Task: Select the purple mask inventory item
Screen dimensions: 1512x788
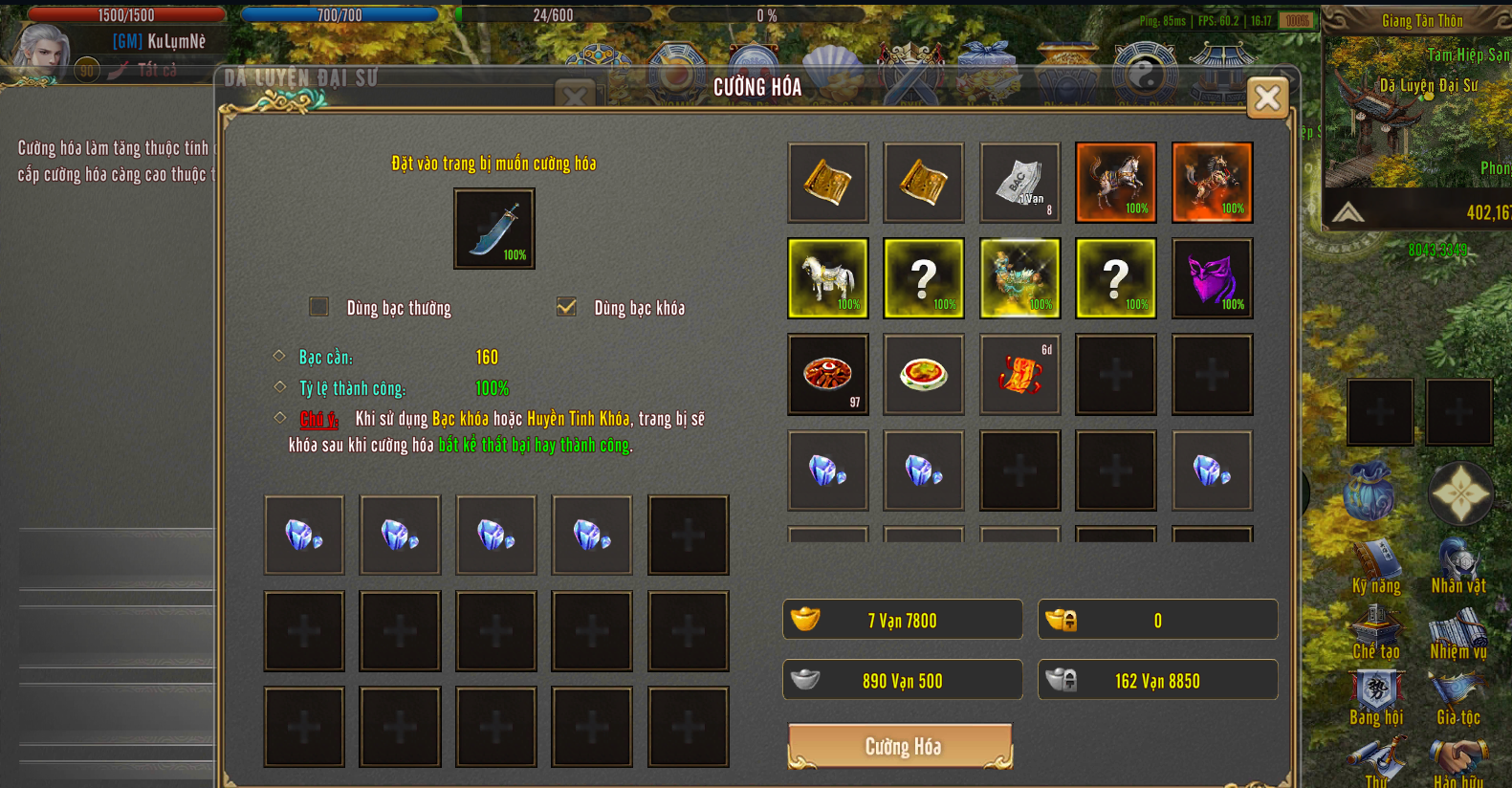Action: 1212,278
